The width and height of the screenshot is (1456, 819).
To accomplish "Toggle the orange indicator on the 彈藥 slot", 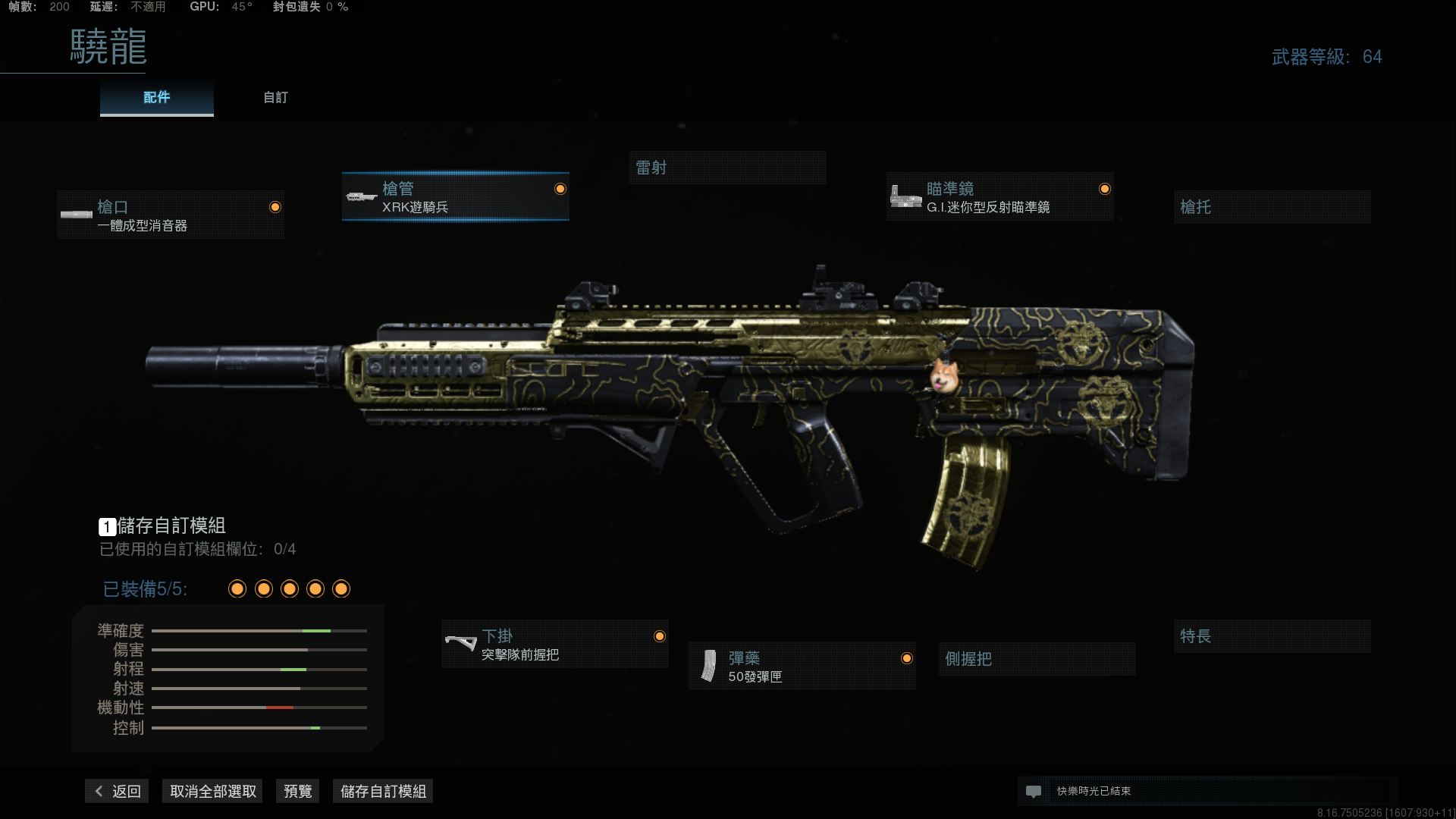I will 908,658.
